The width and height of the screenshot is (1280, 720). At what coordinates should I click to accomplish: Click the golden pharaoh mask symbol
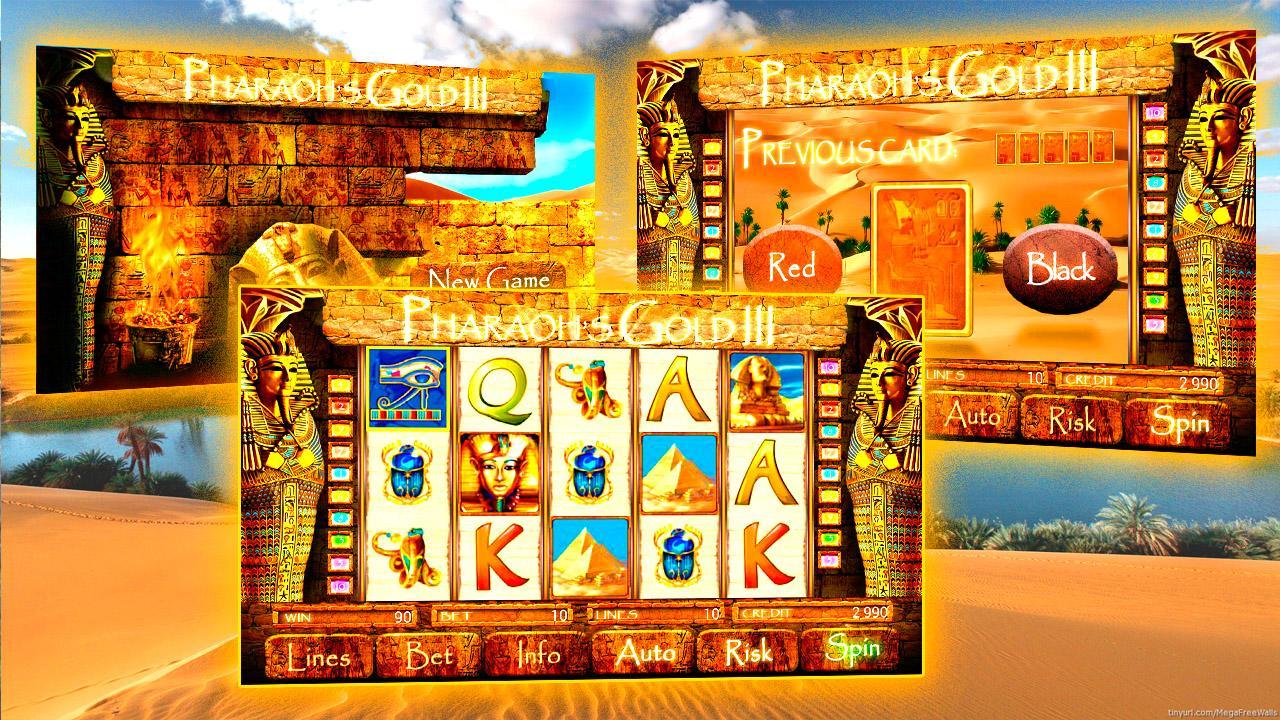(497, 470)
